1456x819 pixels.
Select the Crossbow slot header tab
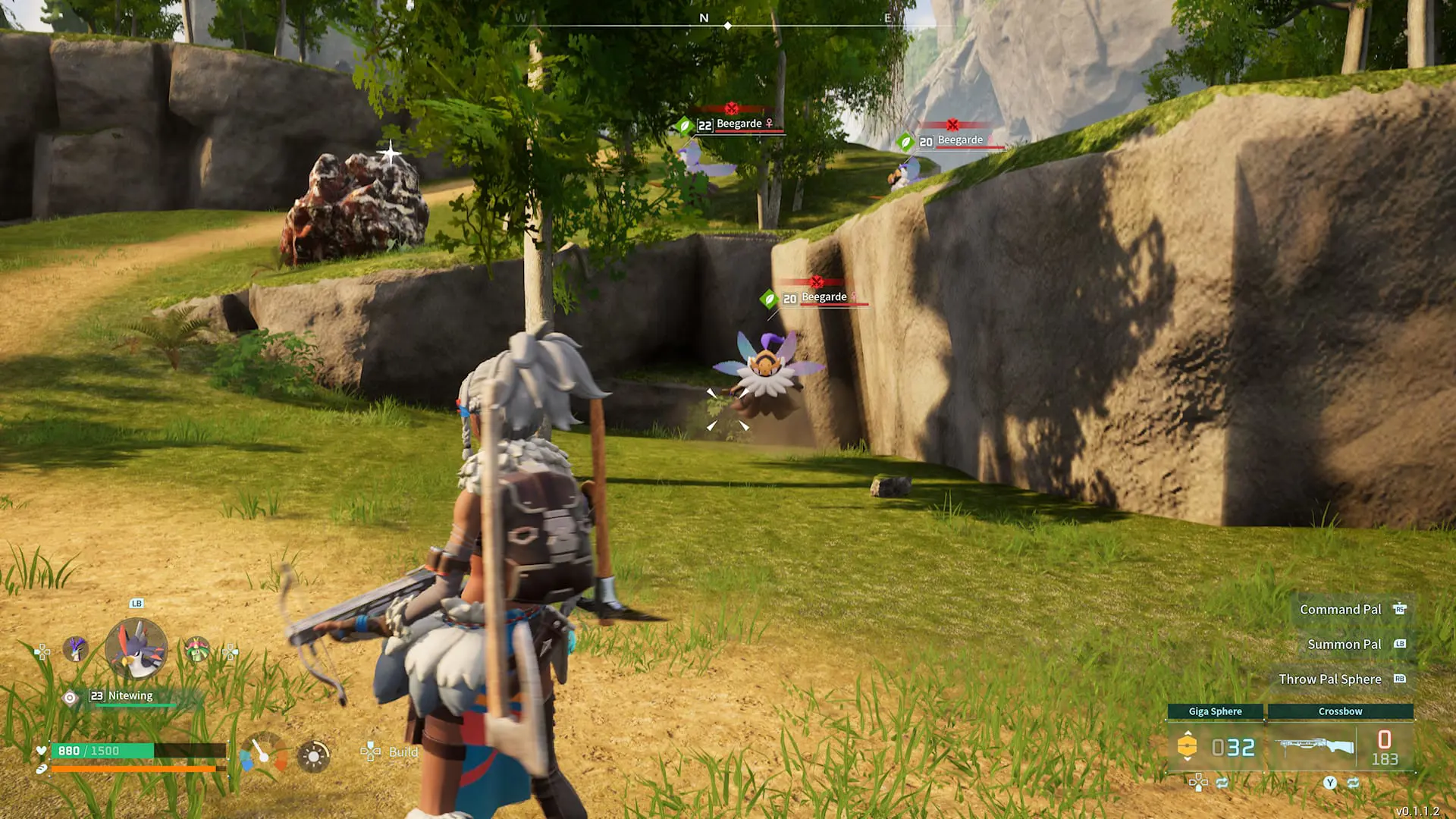(1341, 711)
